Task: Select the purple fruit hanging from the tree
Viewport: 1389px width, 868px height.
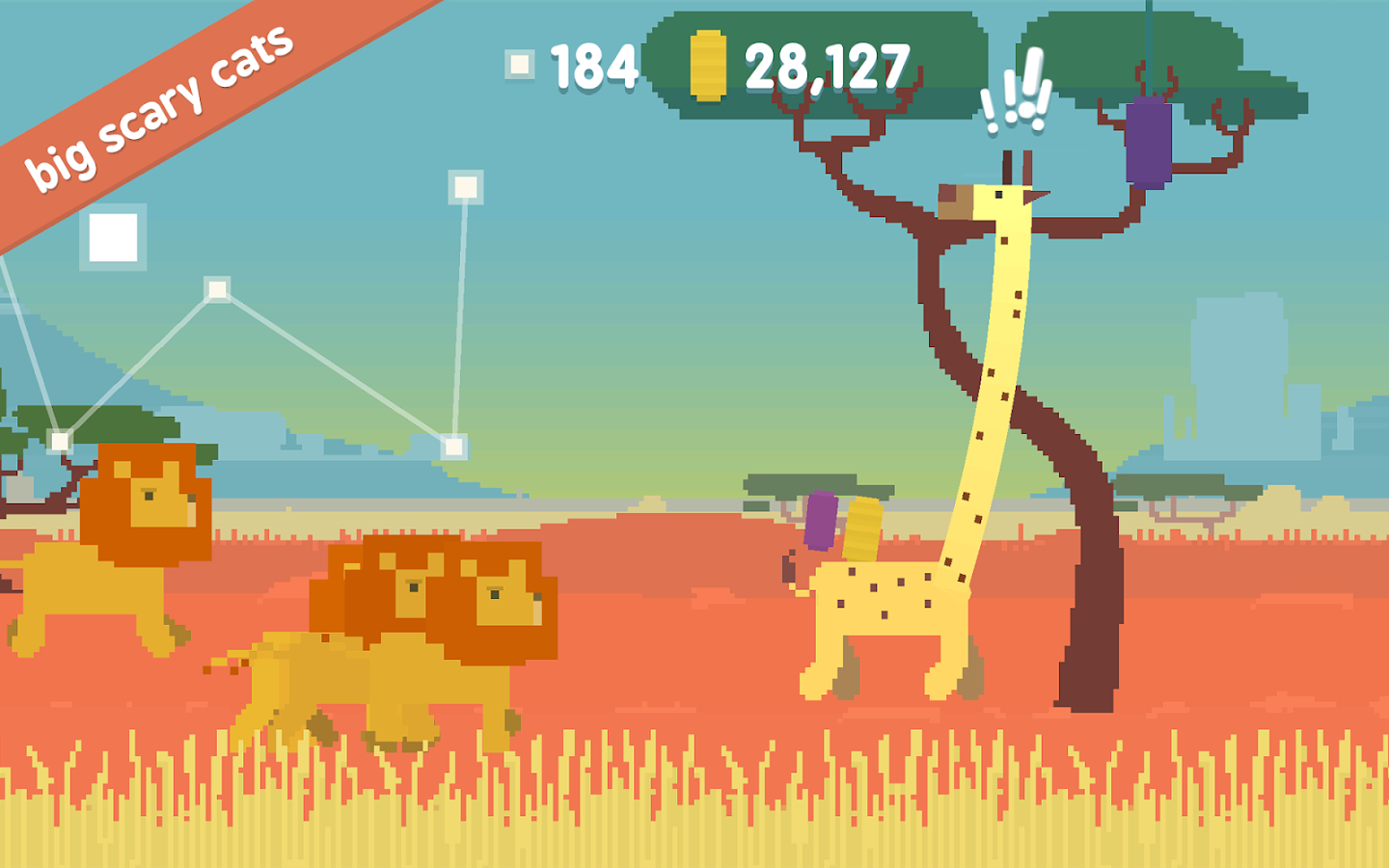Action: point(1148,143)
